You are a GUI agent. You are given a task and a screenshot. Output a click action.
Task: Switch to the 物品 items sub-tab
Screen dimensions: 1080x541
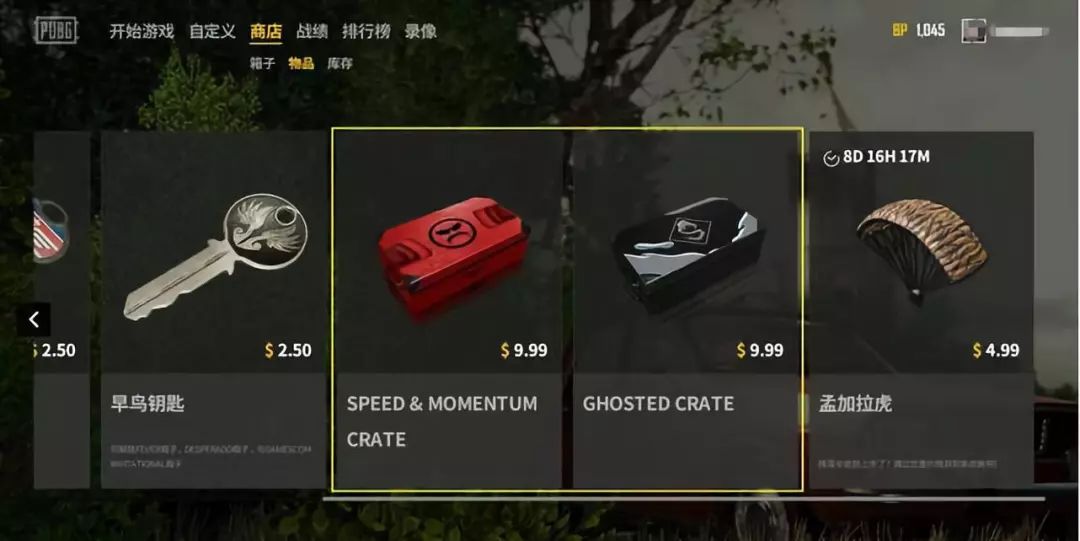click(301, 64)
